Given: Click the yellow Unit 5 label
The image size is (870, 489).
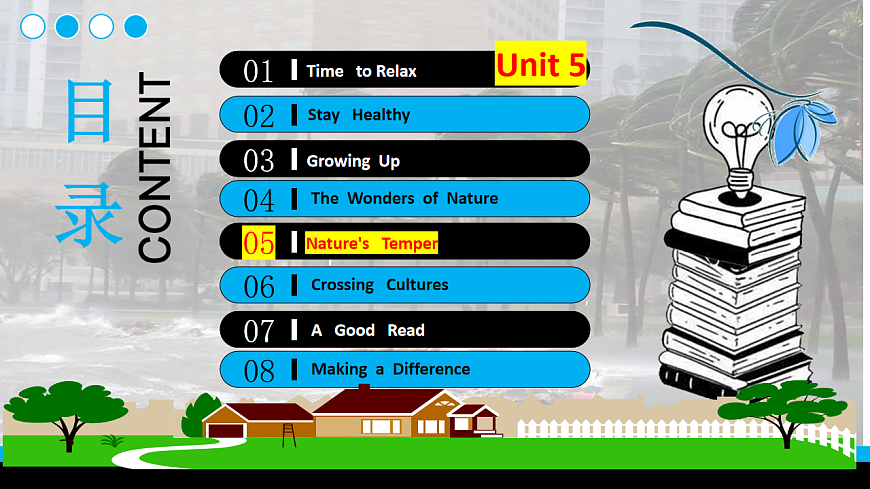Looking at the screenshot, I should pyautogui.click(x=541, y=65).
